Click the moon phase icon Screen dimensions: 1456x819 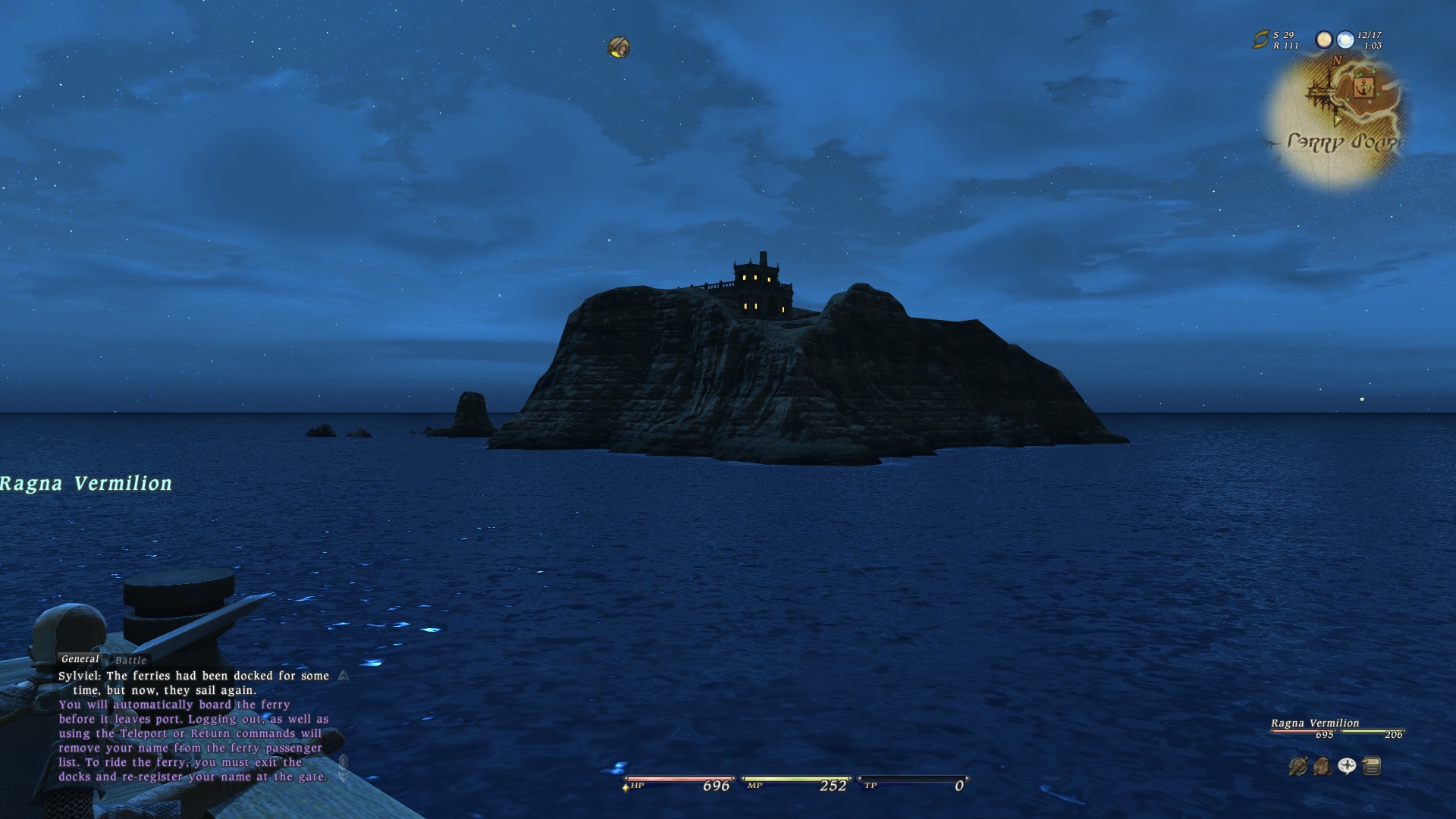click(x=1324, y=39)
